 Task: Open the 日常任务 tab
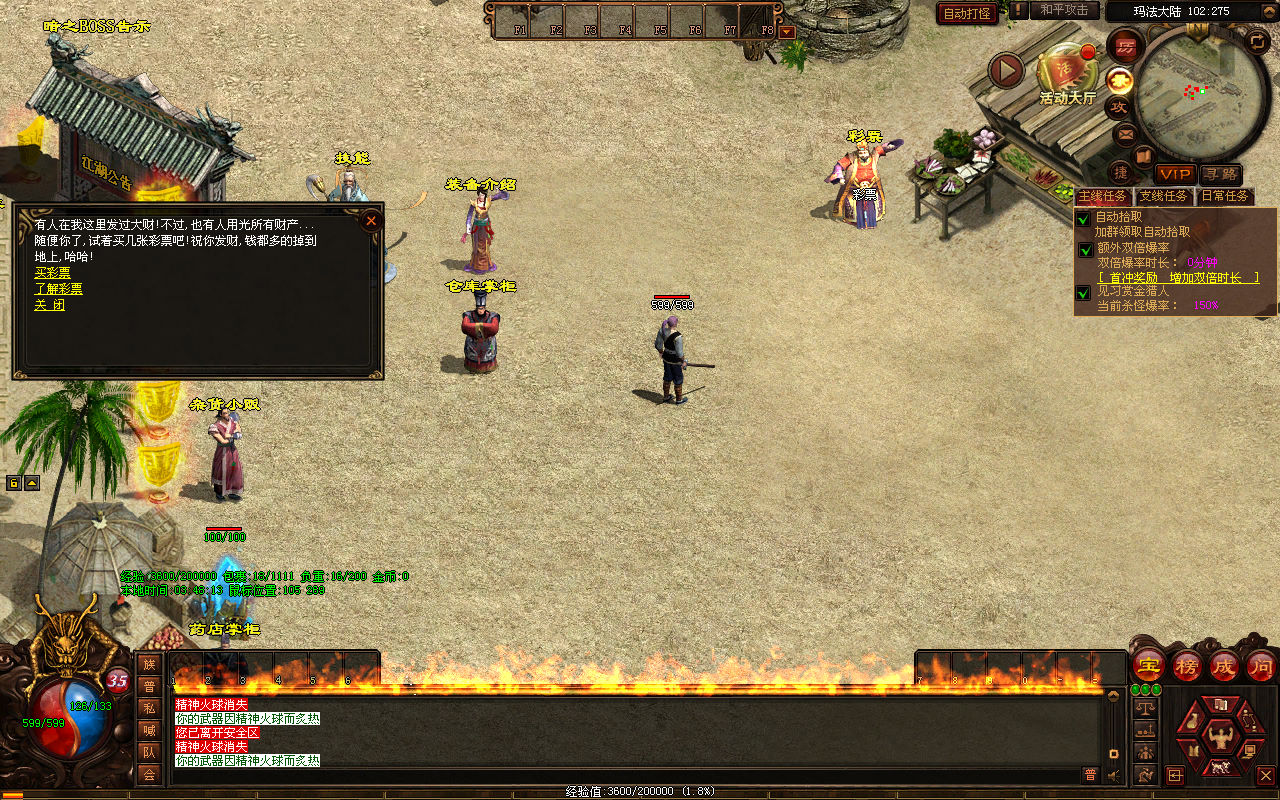point(1225,196)
